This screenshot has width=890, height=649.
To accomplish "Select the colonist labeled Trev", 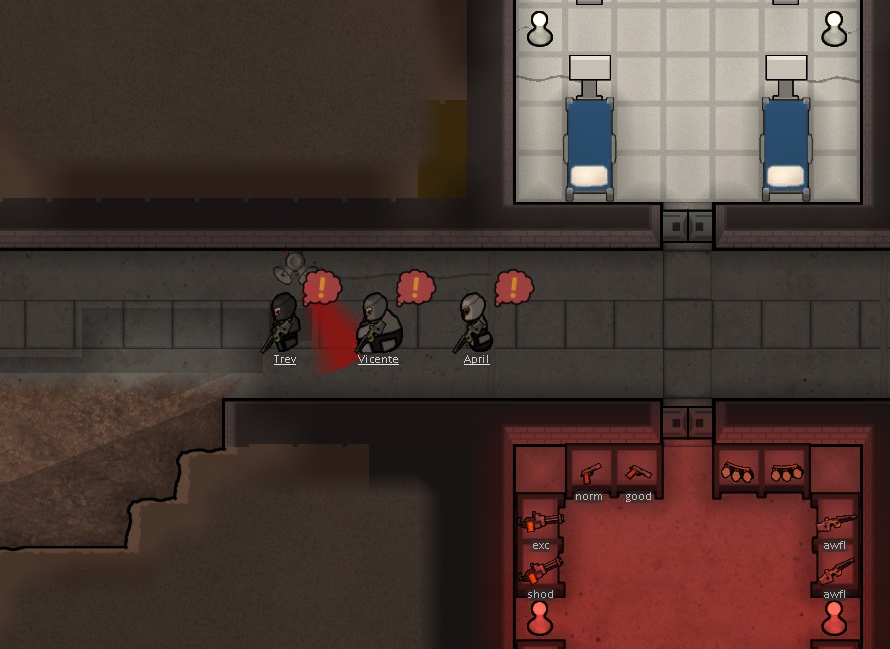I will 284,322.
